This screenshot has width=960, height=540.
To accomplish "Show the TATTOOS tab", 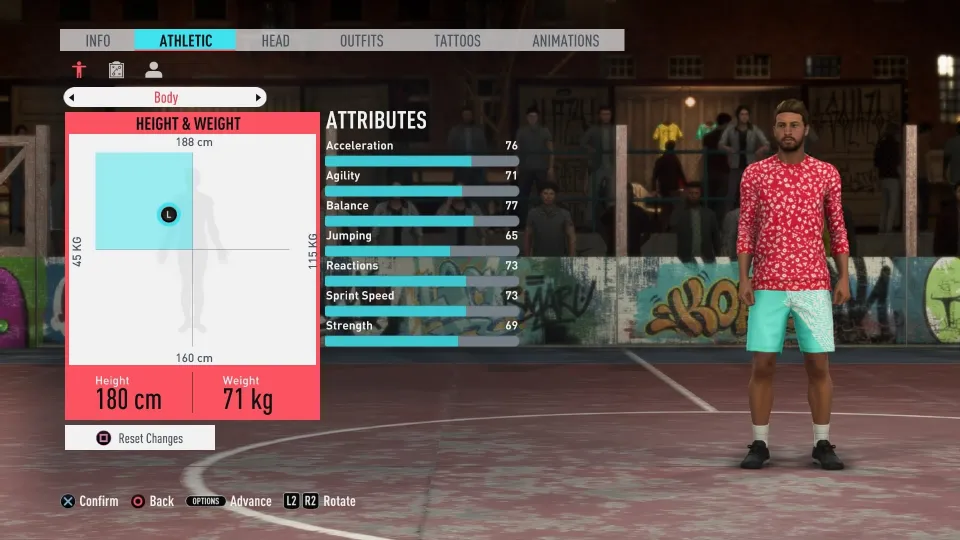I will (457, 41).
